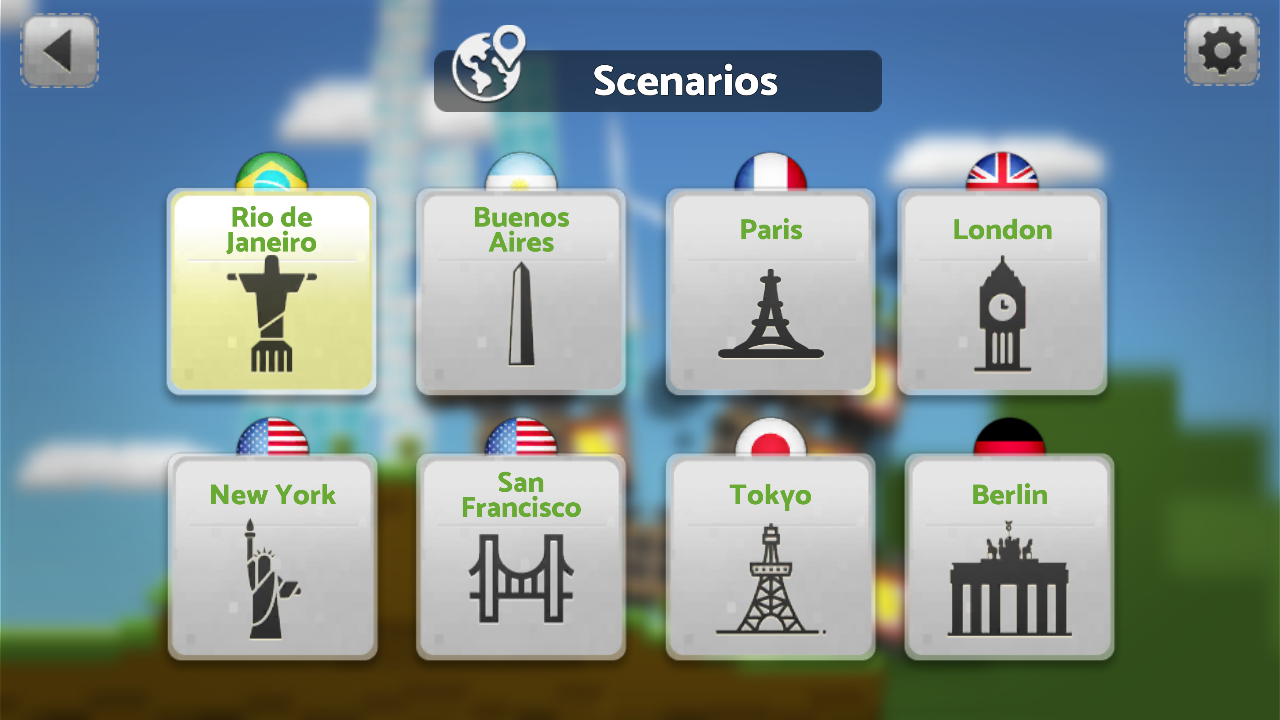Click the Japanese flag above Tokyo

click(770, 437)
